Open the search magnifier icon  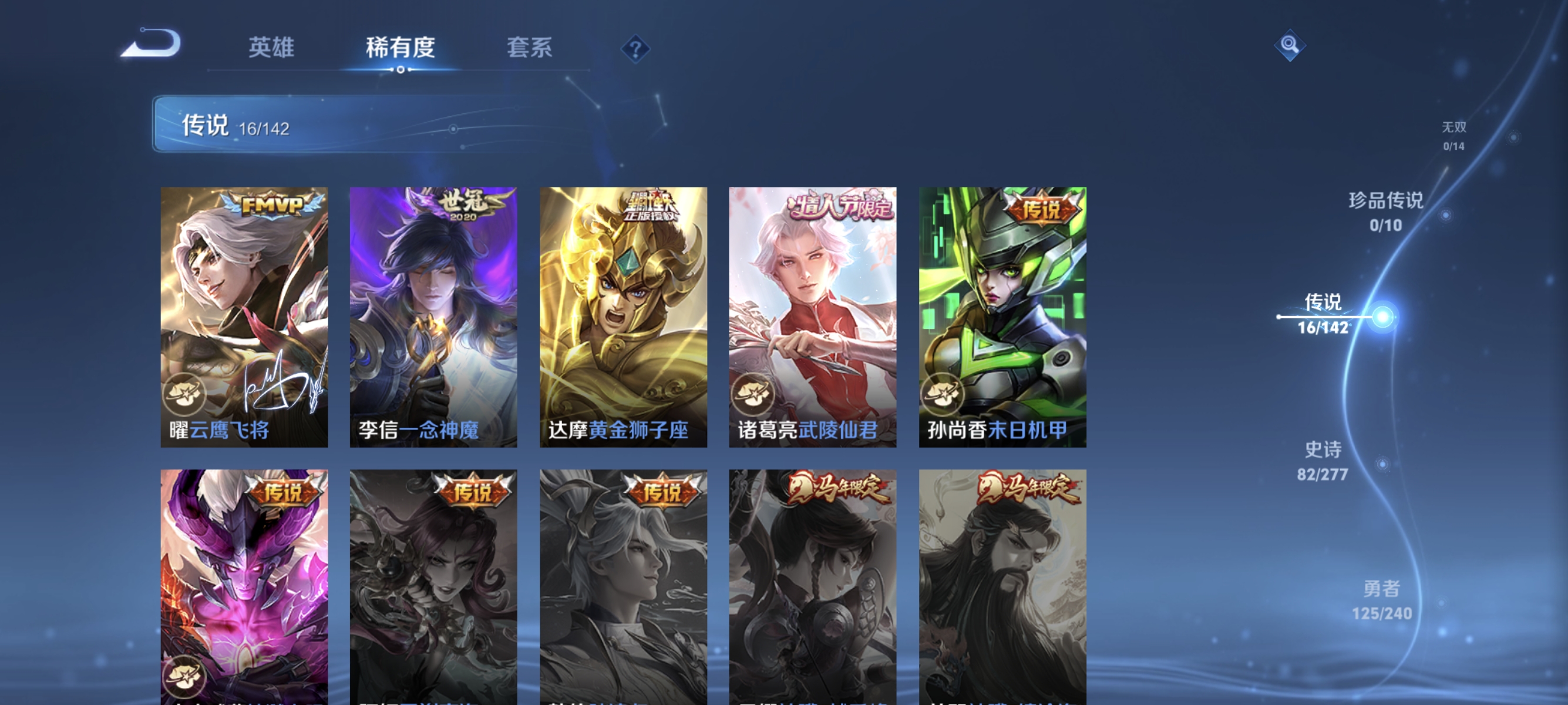point(1290,46)
